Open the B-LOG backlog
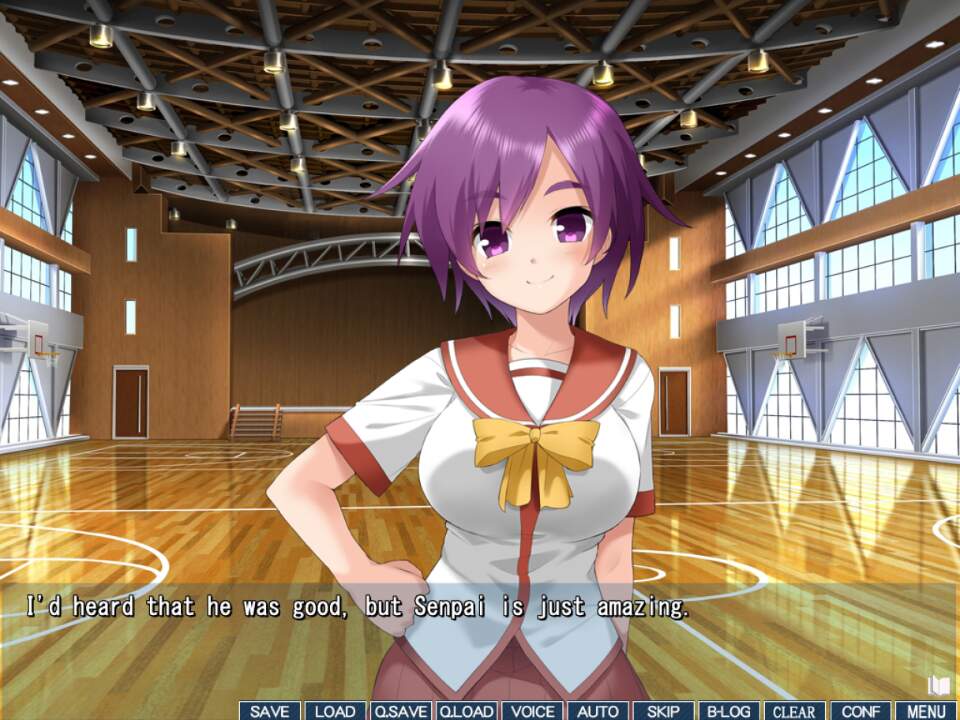960x720 pixels. pos(729,711)
